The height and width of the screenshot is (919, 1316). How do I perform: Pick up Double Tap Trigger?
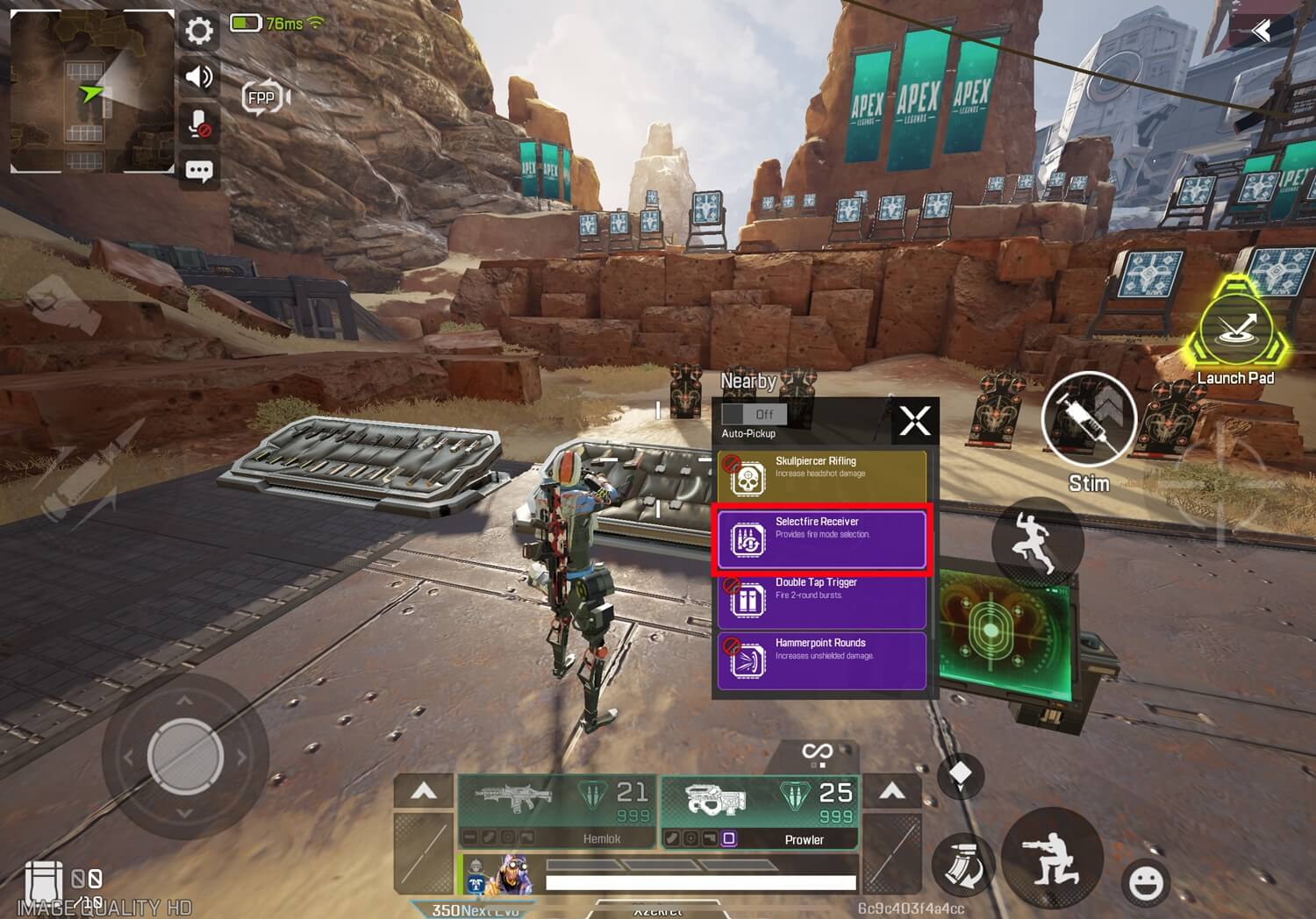821,600
